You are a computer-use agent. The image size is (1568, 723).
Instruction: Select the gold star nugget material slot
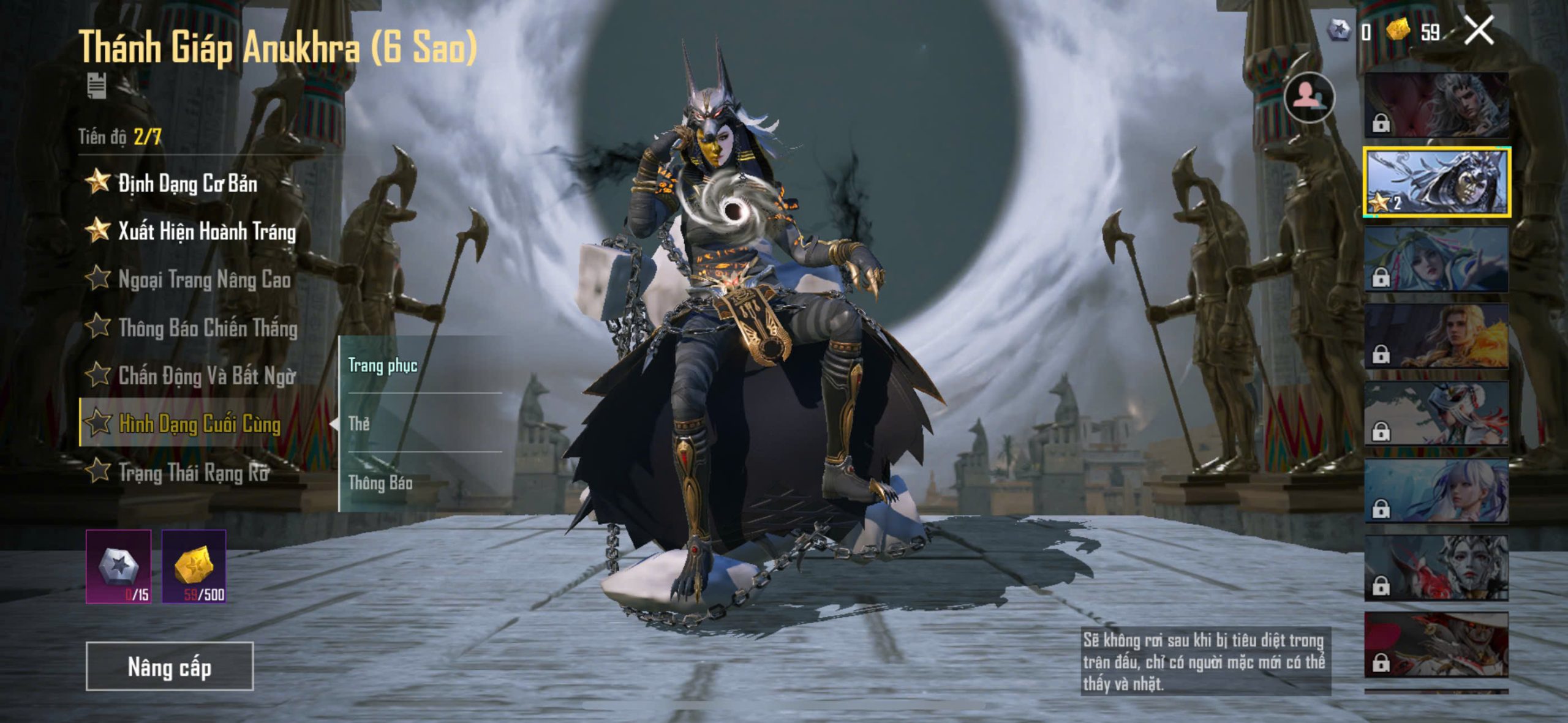194,566
